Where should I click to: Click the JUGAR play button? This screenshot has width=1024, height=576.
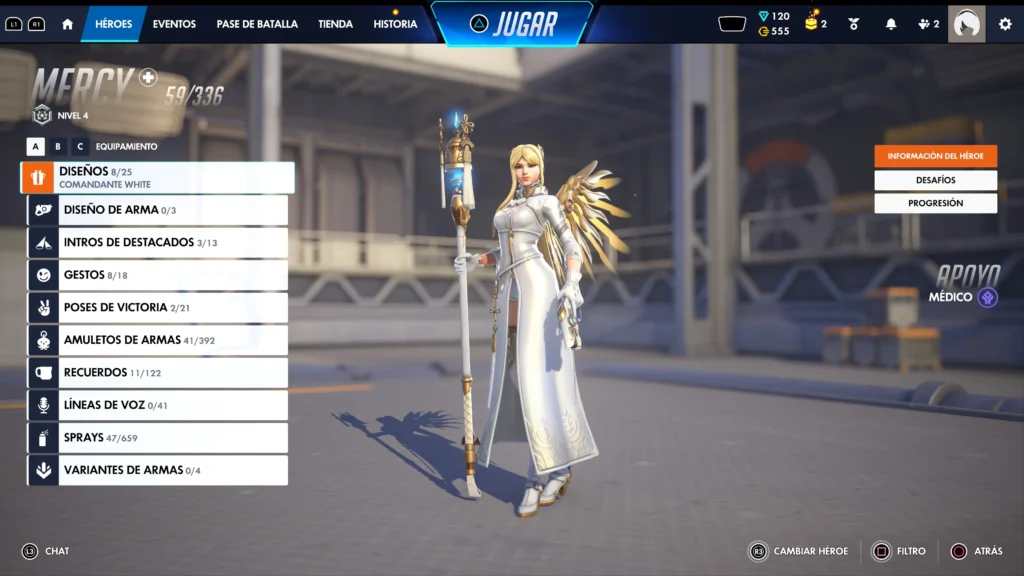[x=512, y=24]
